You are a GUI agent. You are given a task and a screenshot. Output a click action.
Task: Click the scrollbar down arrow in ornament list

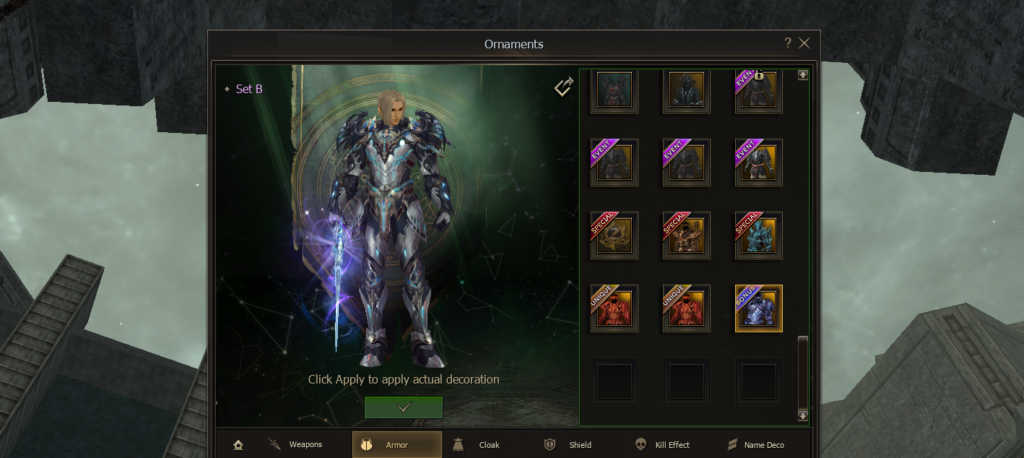[802, 415]
